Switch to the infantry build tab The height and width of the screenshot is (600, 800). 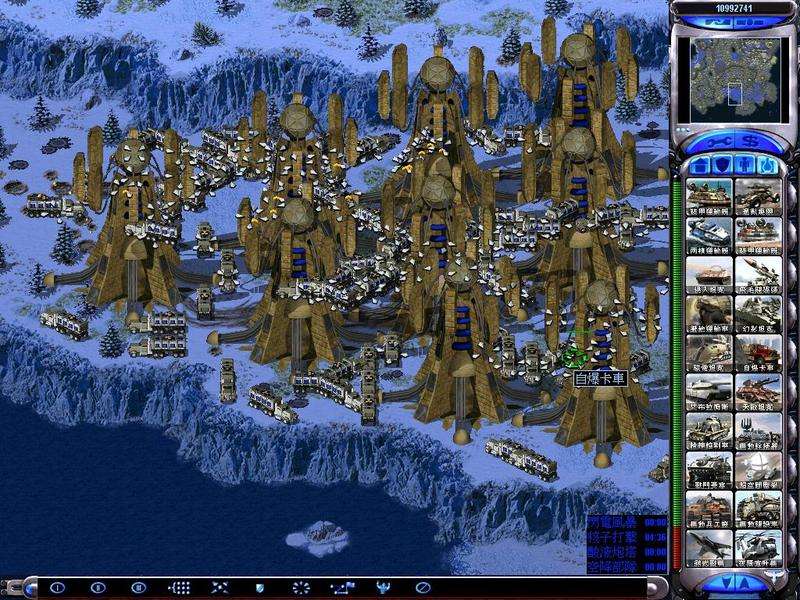(745, 163)
